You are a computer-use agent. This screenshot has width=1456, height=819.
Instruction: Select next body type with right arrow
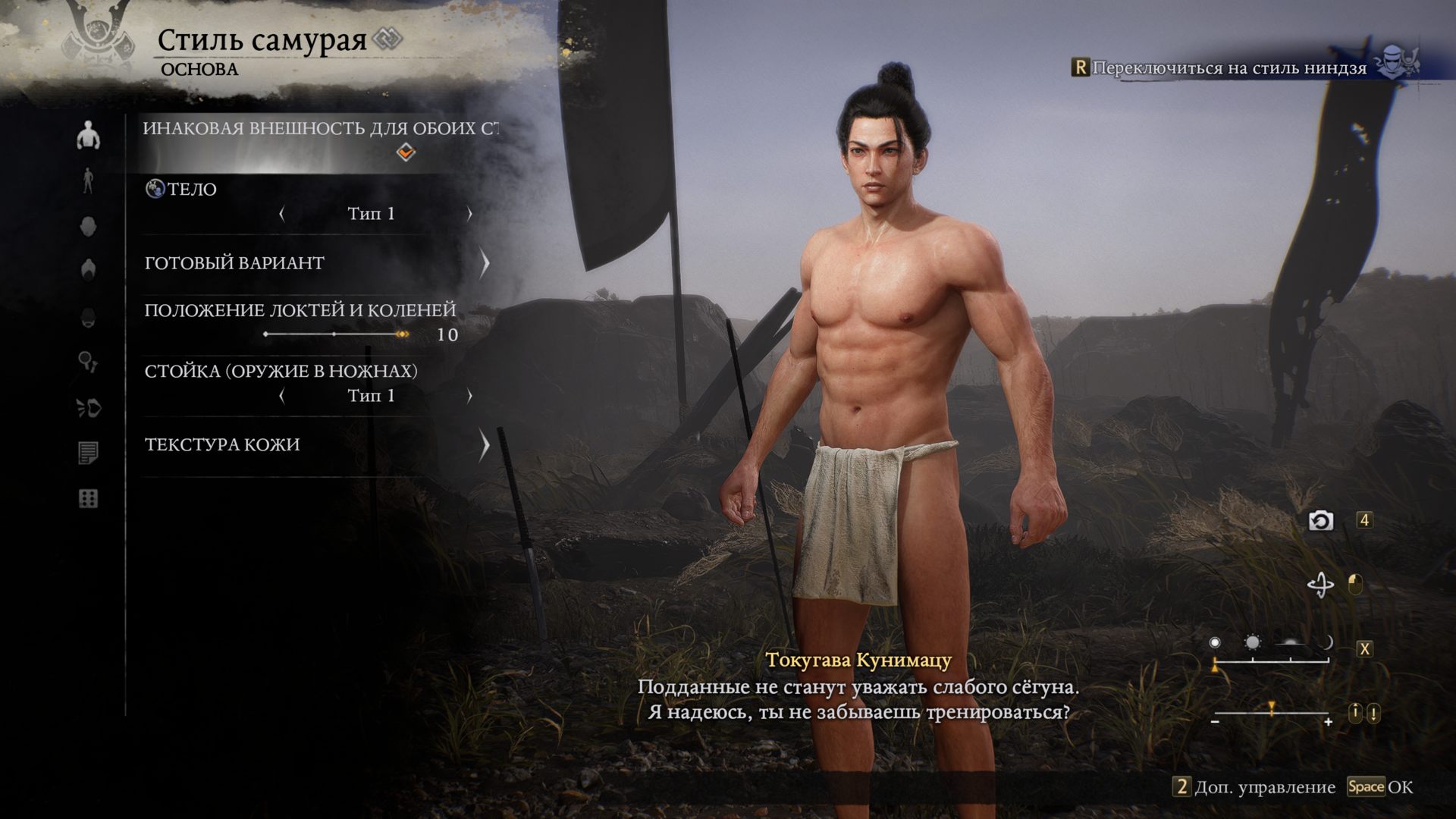tap(469, 214)
